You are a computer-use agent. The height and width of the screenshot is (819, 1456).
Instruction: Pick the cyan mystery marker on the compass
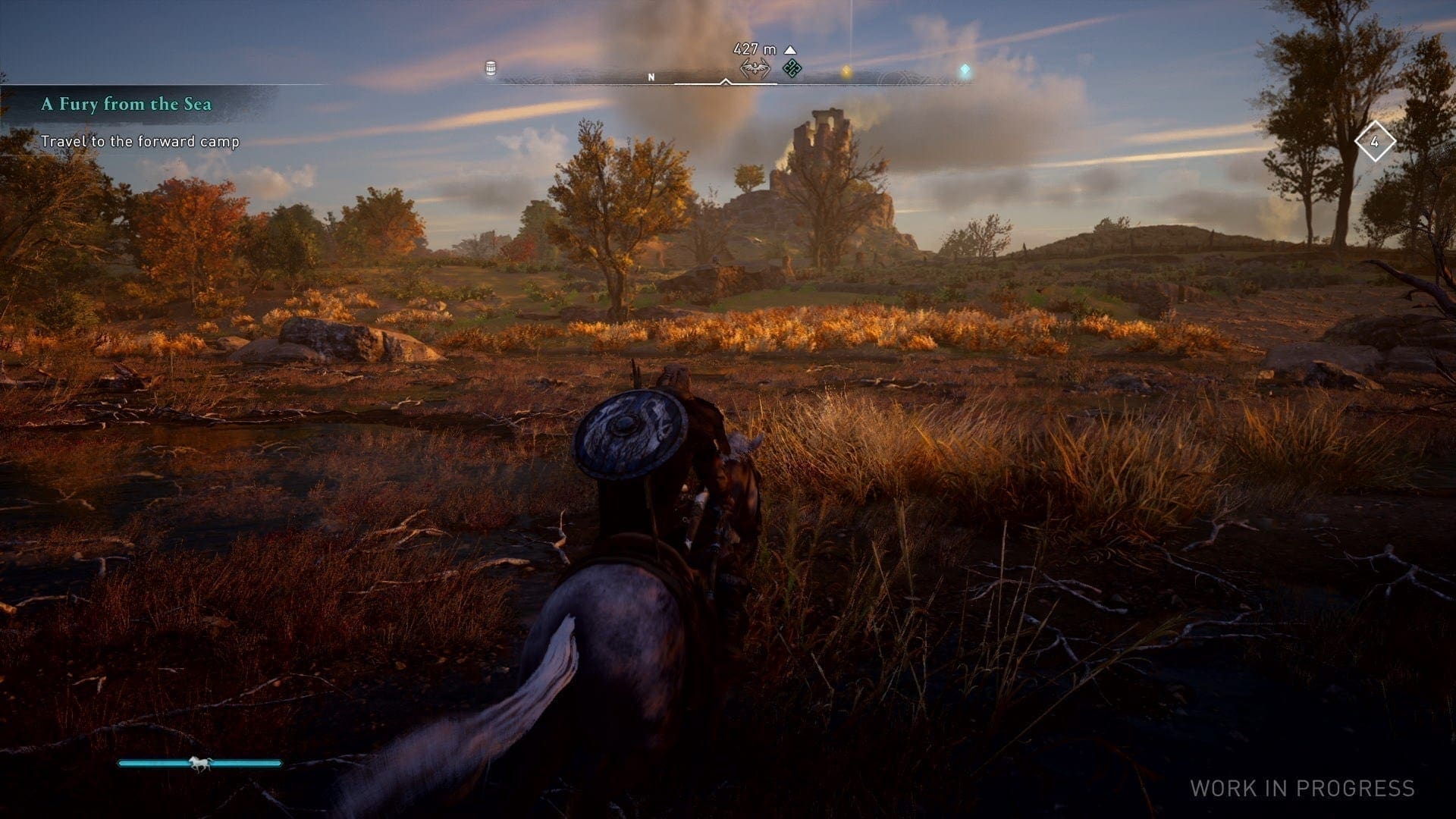(965, 71)
